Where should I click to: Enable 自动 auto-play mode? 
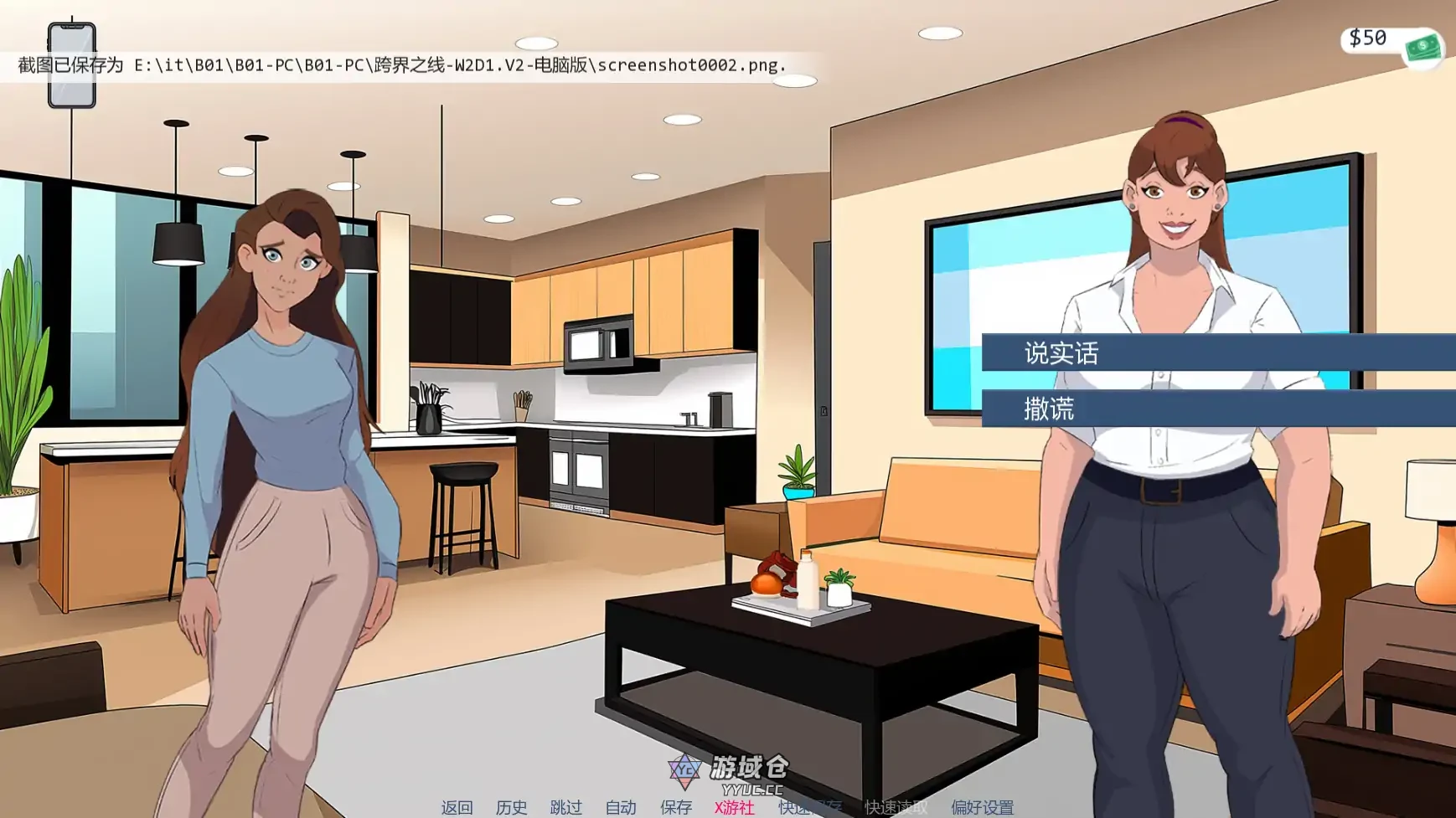[x=619, y=808]
